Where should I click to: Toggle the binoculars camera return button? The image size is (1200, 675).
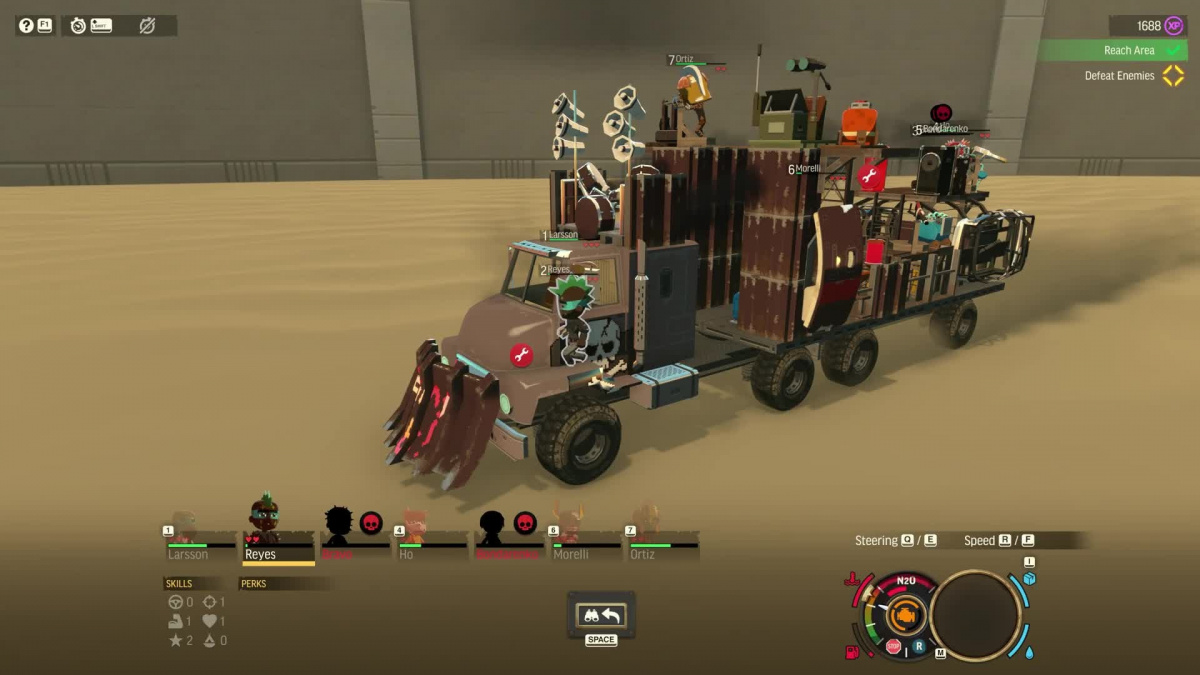click(601, 615)
